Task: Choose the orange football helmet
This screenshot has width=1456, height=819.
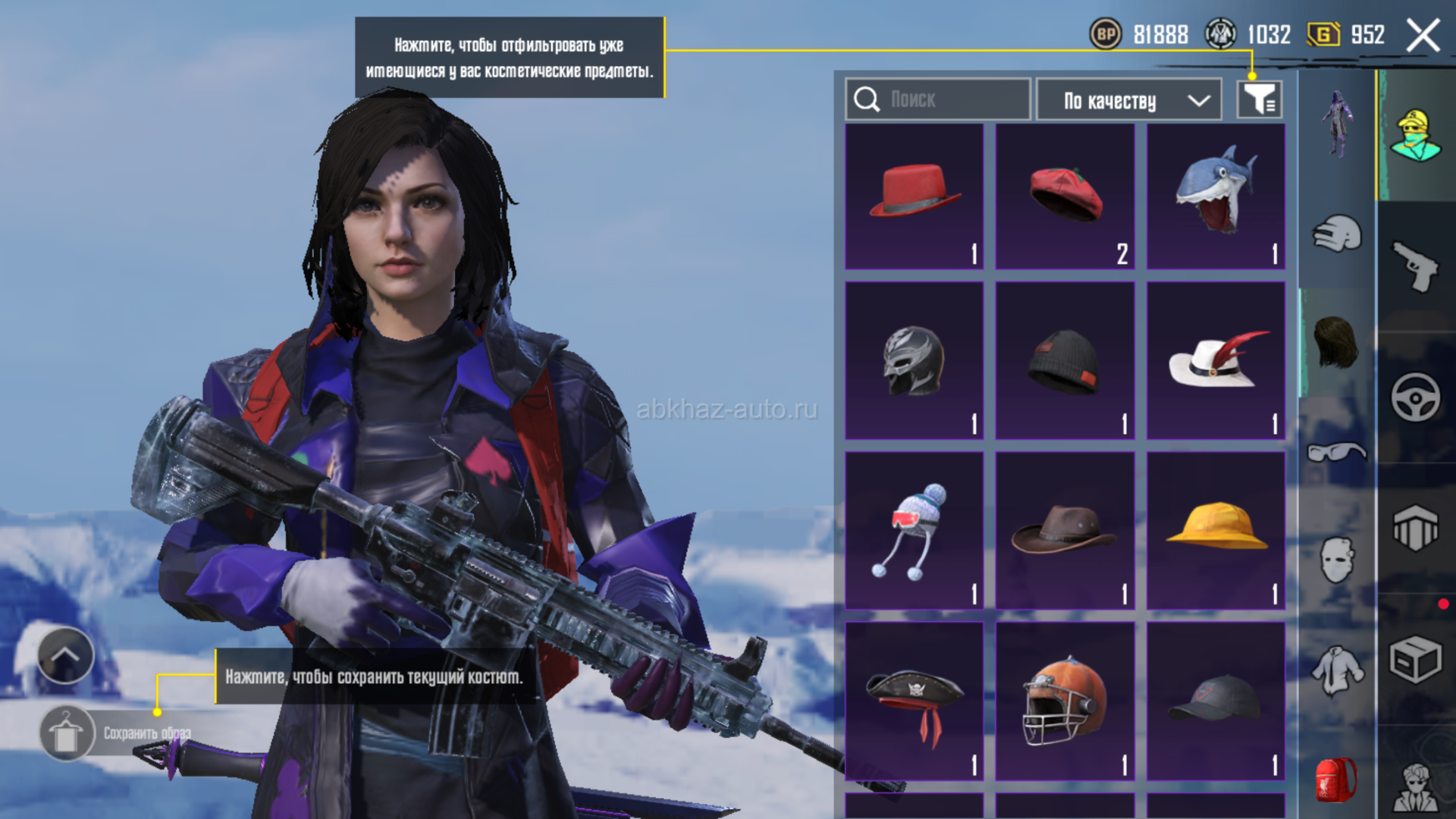Action: click(x=1065, y=701)
